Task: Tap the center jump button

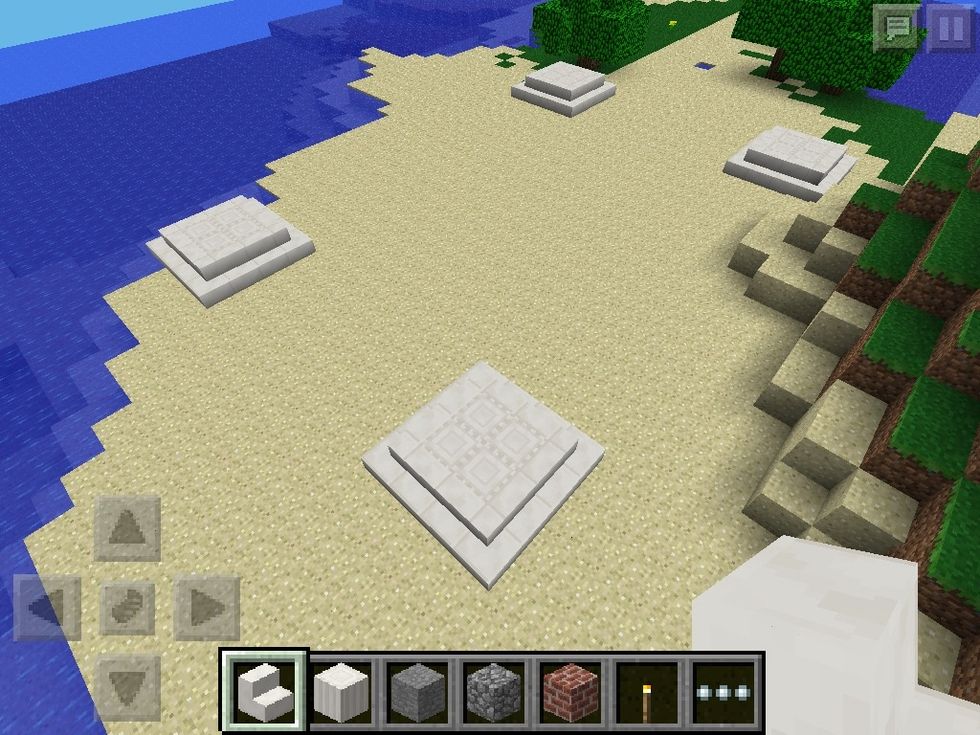Action: tap(127, 607)
